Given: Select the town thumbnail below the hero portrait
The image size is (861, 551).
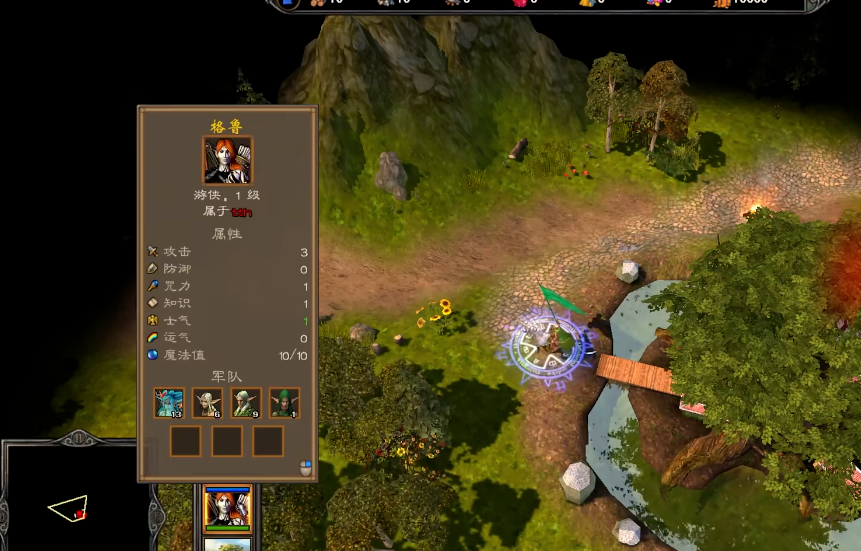Looking at the screenshot, I should pyautogui.click(x=228, y=545).
